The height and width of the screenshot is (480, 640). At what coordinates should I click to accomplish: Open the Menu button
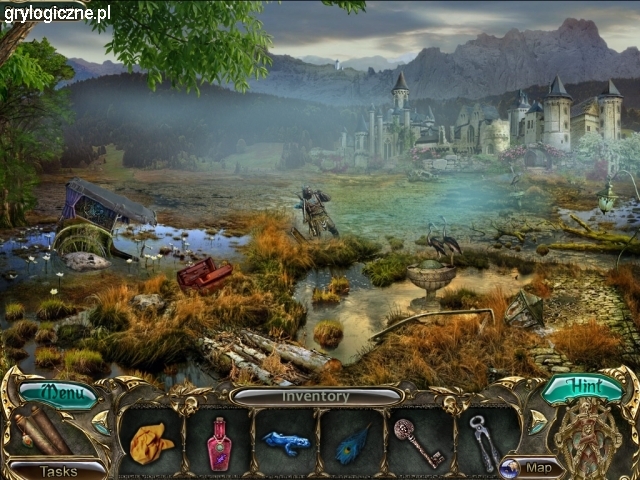tap(57, 394)
